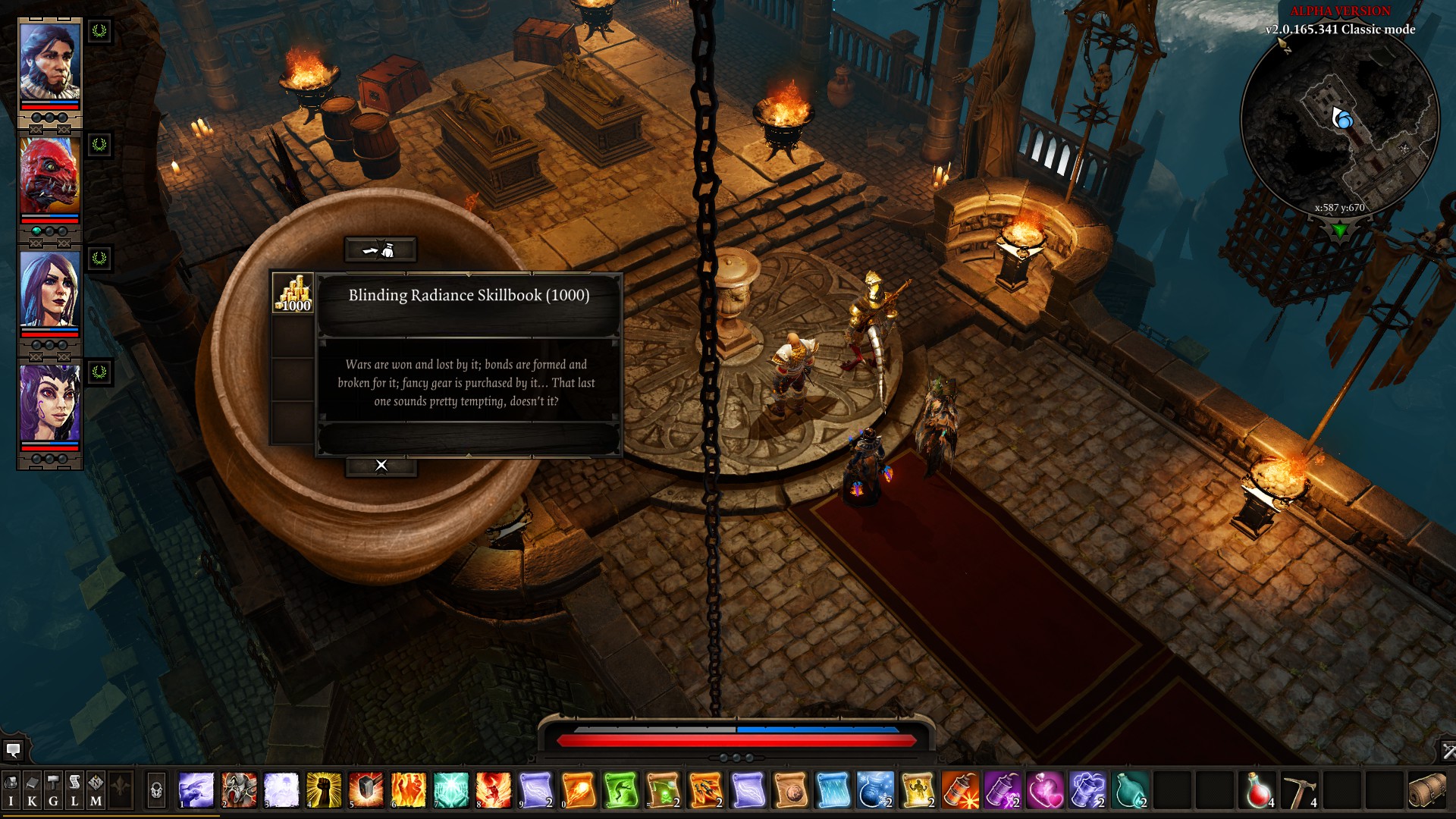This screenshot has height=819, width=1456.
Task: Toggle the hotbar padlock
Action: pyautogui.click(x=156, y=791)
